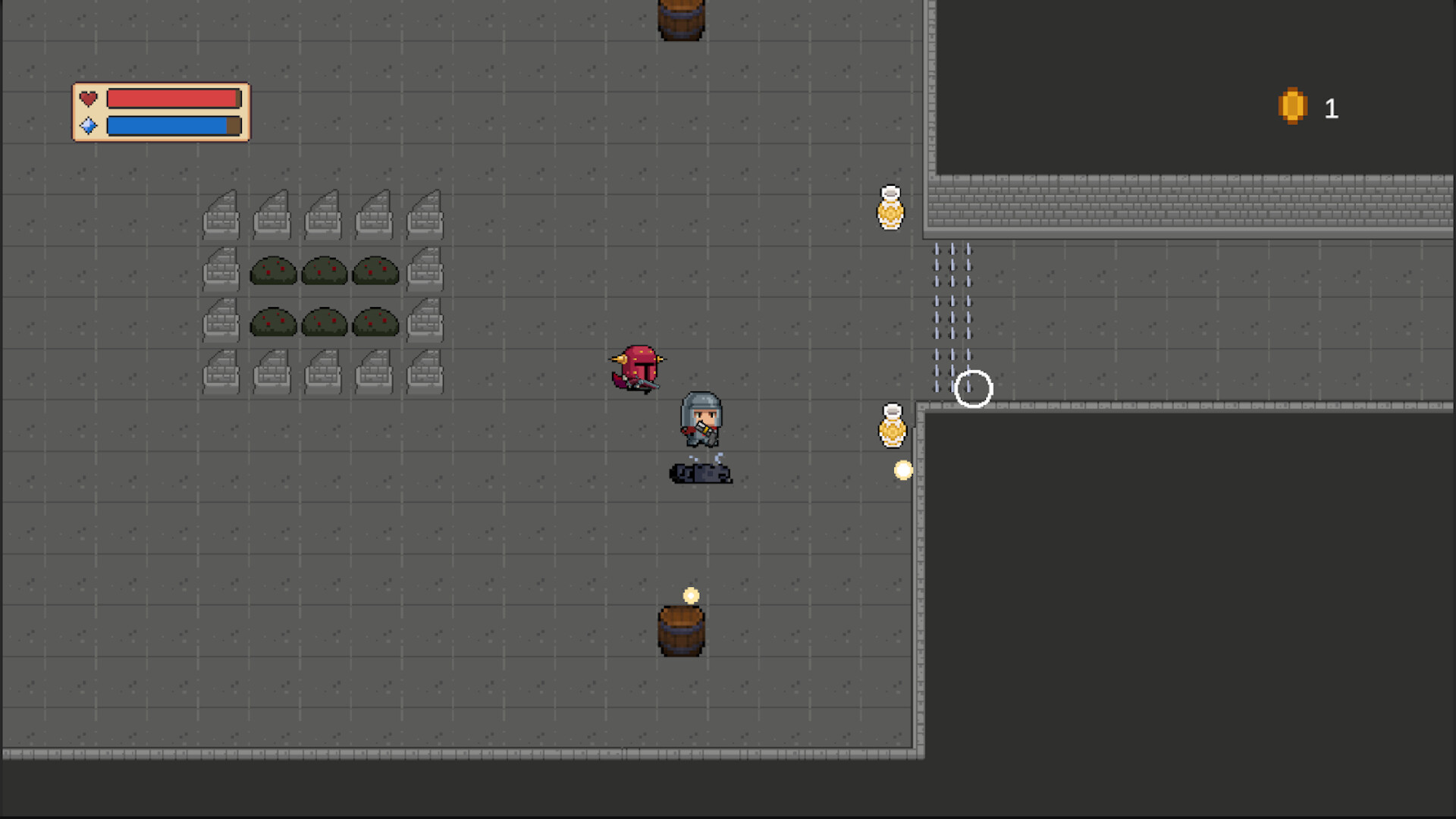Click the circular targeting reticle
The width and height of the screenshot is (1456, 819).
(x=974, y=388)
